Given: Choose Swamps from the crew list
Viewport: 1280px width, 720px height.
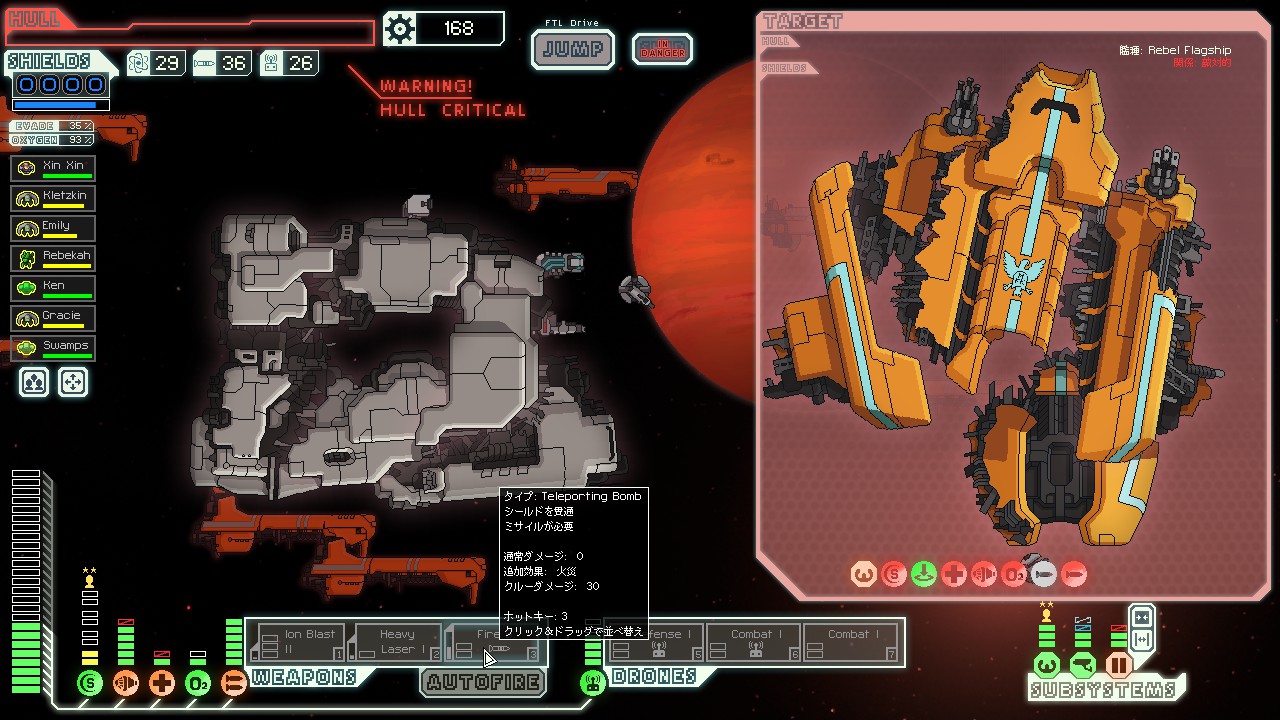Looking at the screenshot, I should coord(53,348).
